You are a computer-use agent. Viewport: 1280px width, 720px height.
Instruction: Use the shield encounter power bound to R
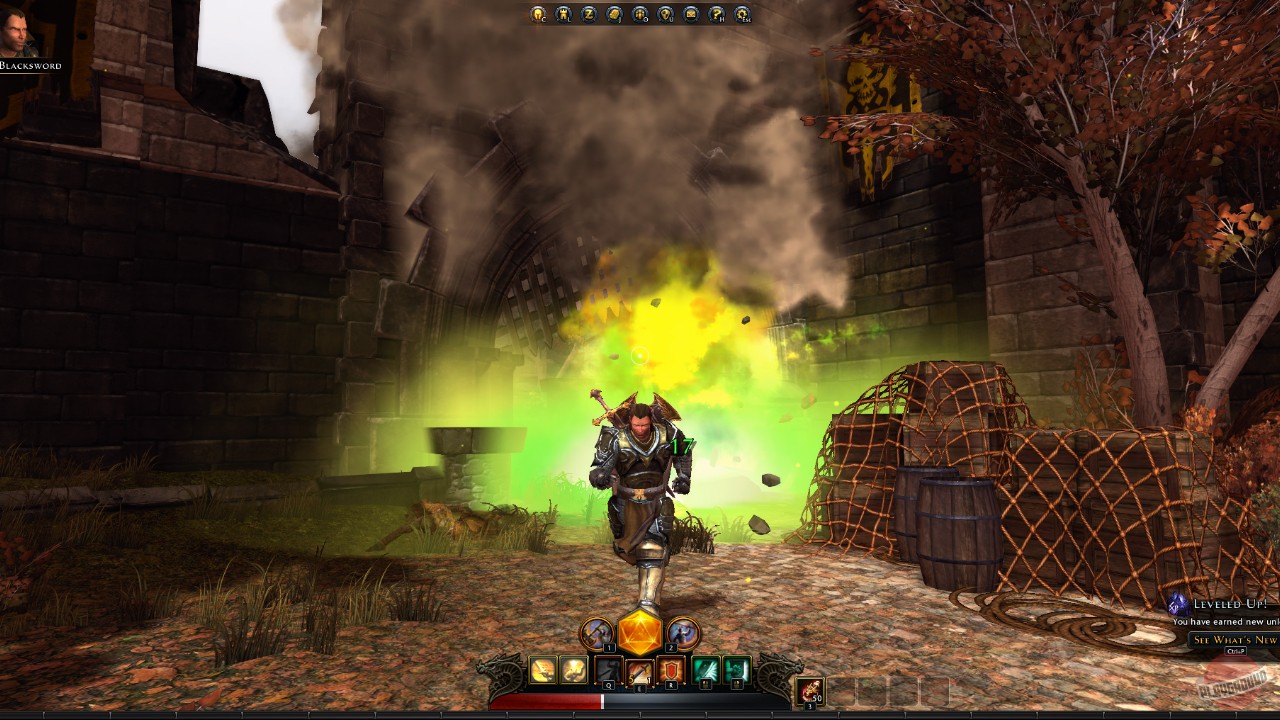671,668
